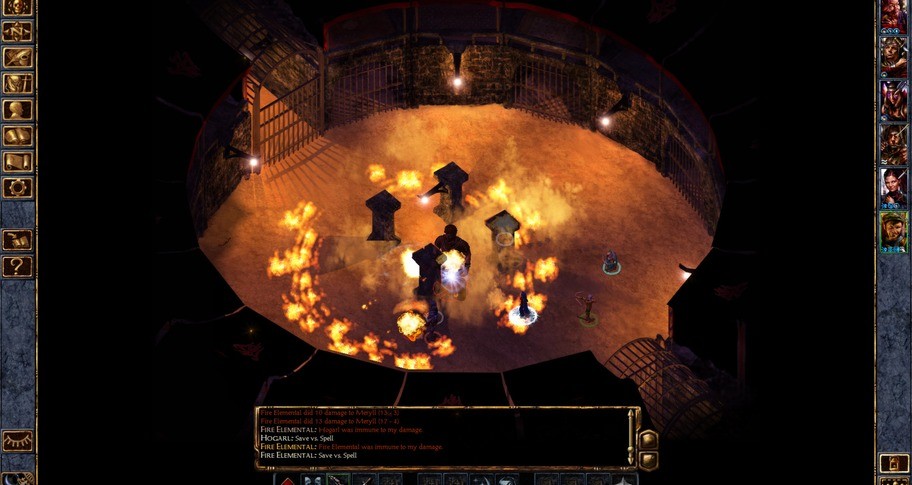The height and width of the screenshot is (485, 912).
Task: Click the skull icon atop left sidebar
Action: (x=18, y=8)
